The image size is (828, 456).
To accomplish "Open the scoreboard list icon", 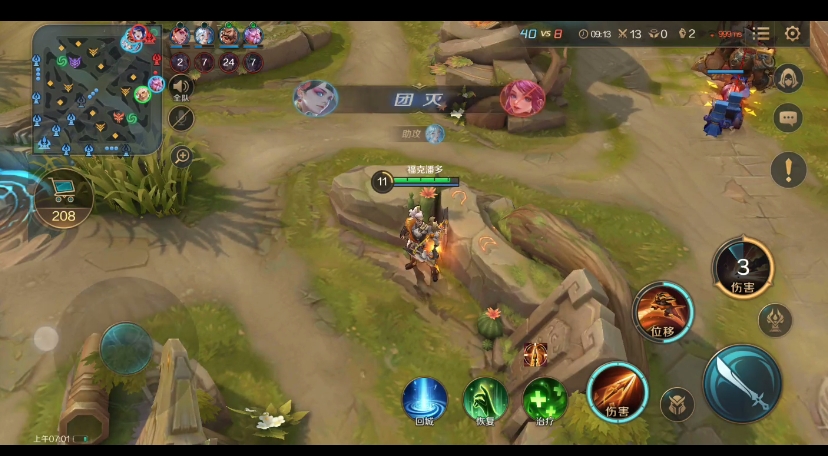I will [x=762, y=34].
